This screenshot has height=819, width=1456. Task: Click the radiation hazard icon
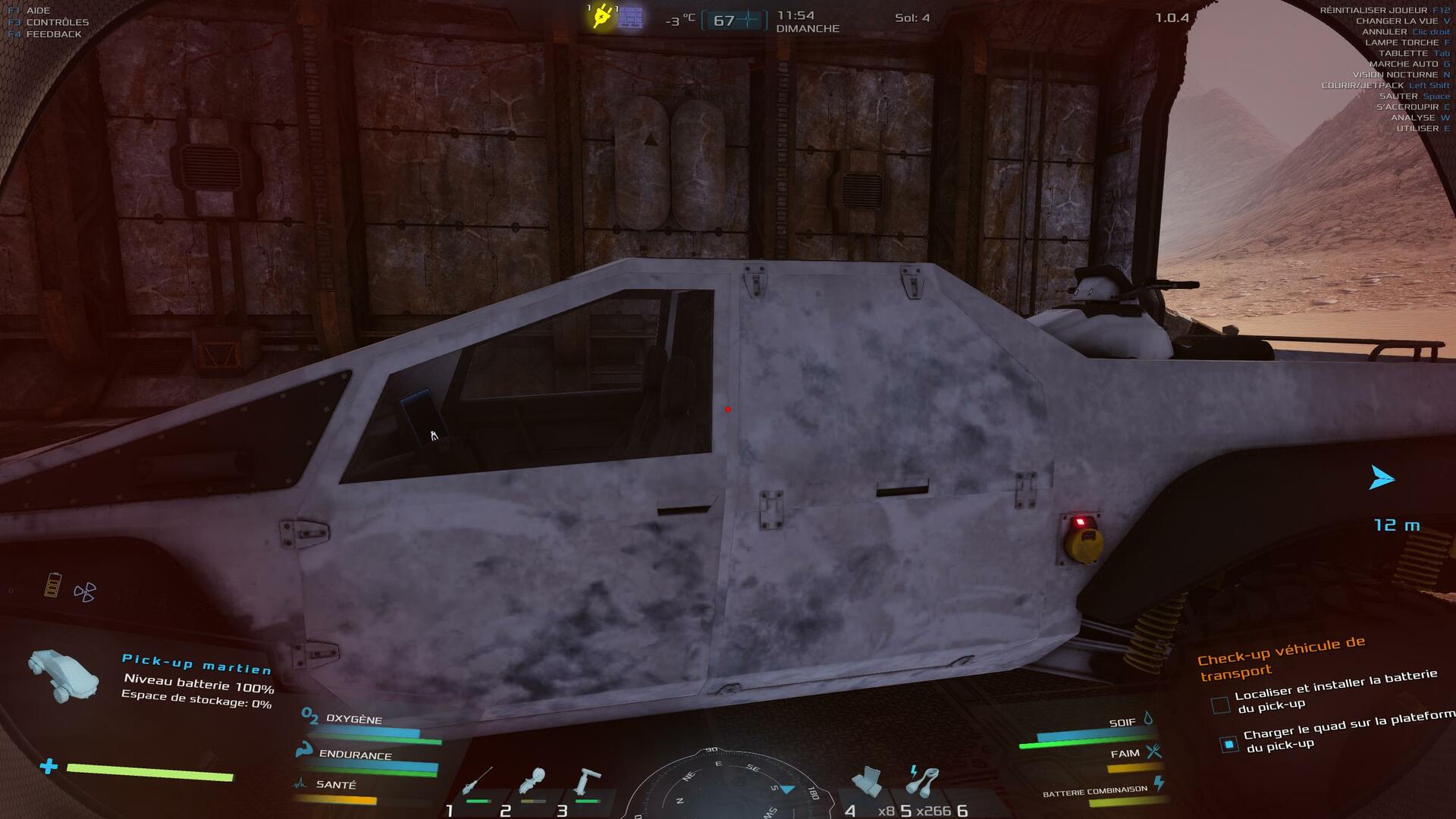85,592
